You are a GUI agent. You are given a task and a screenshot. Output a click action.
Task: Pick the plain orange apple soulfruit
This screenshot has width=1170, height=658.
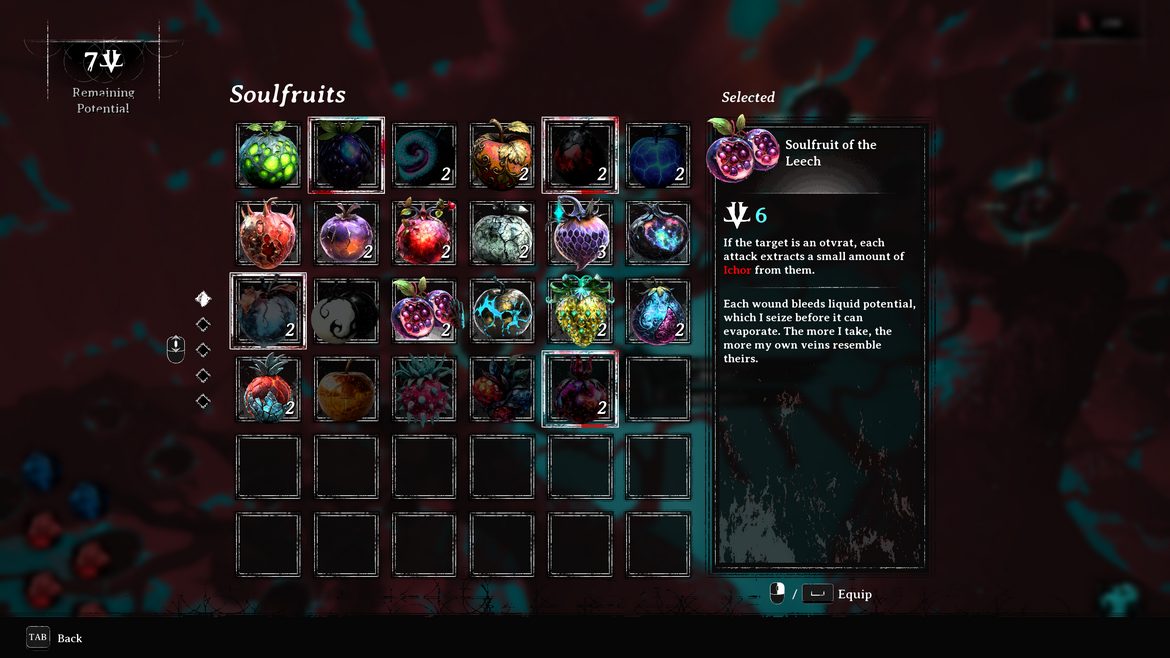(346, 390)
